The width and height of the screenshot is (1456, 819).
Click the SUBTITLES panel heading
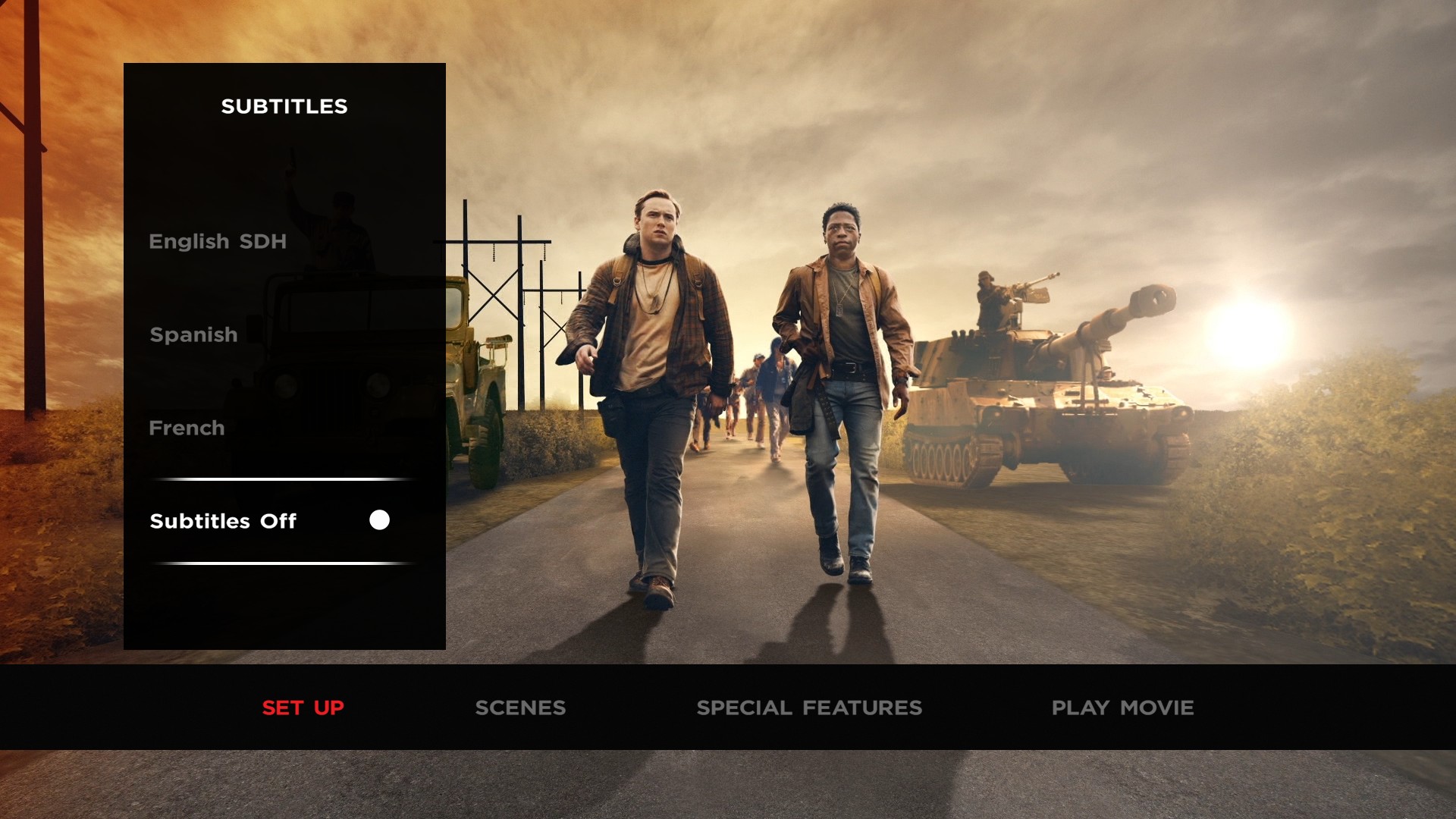[284, 106]
